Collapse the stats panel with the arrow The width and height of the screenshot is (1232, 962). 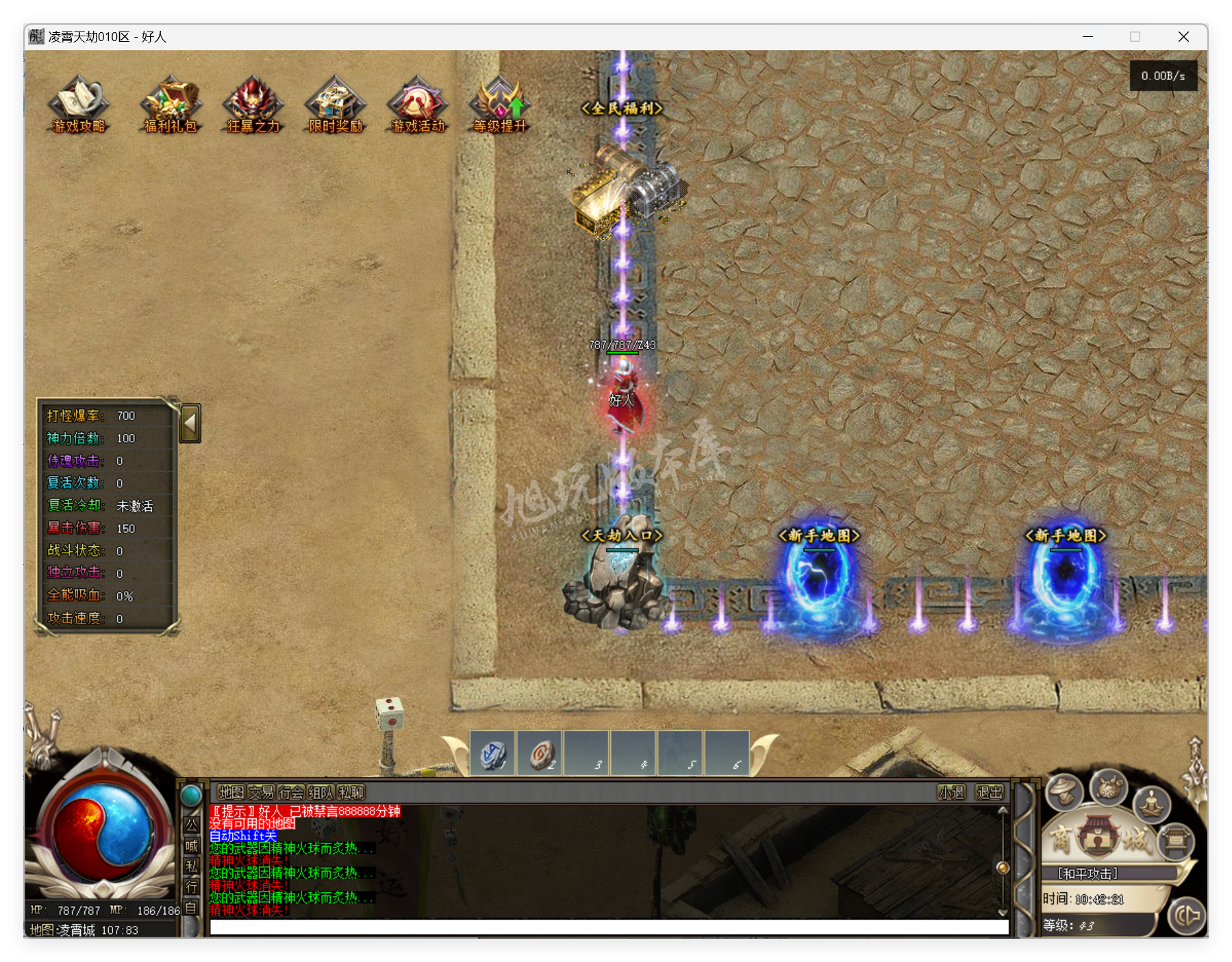190,423
